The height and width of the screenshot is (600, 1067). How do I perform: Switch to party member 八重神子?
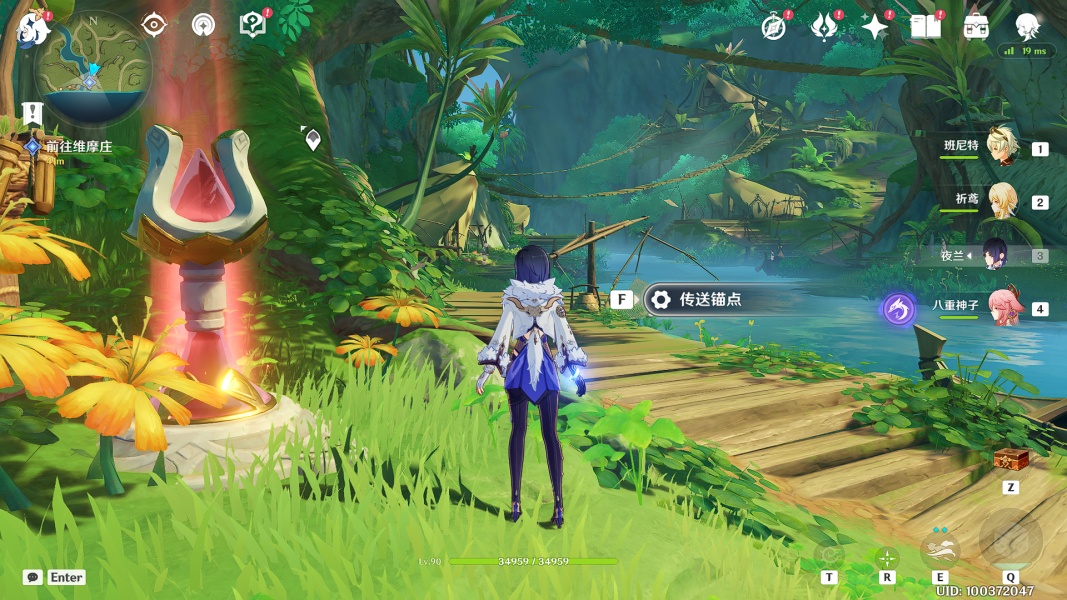pos(1001,307)
